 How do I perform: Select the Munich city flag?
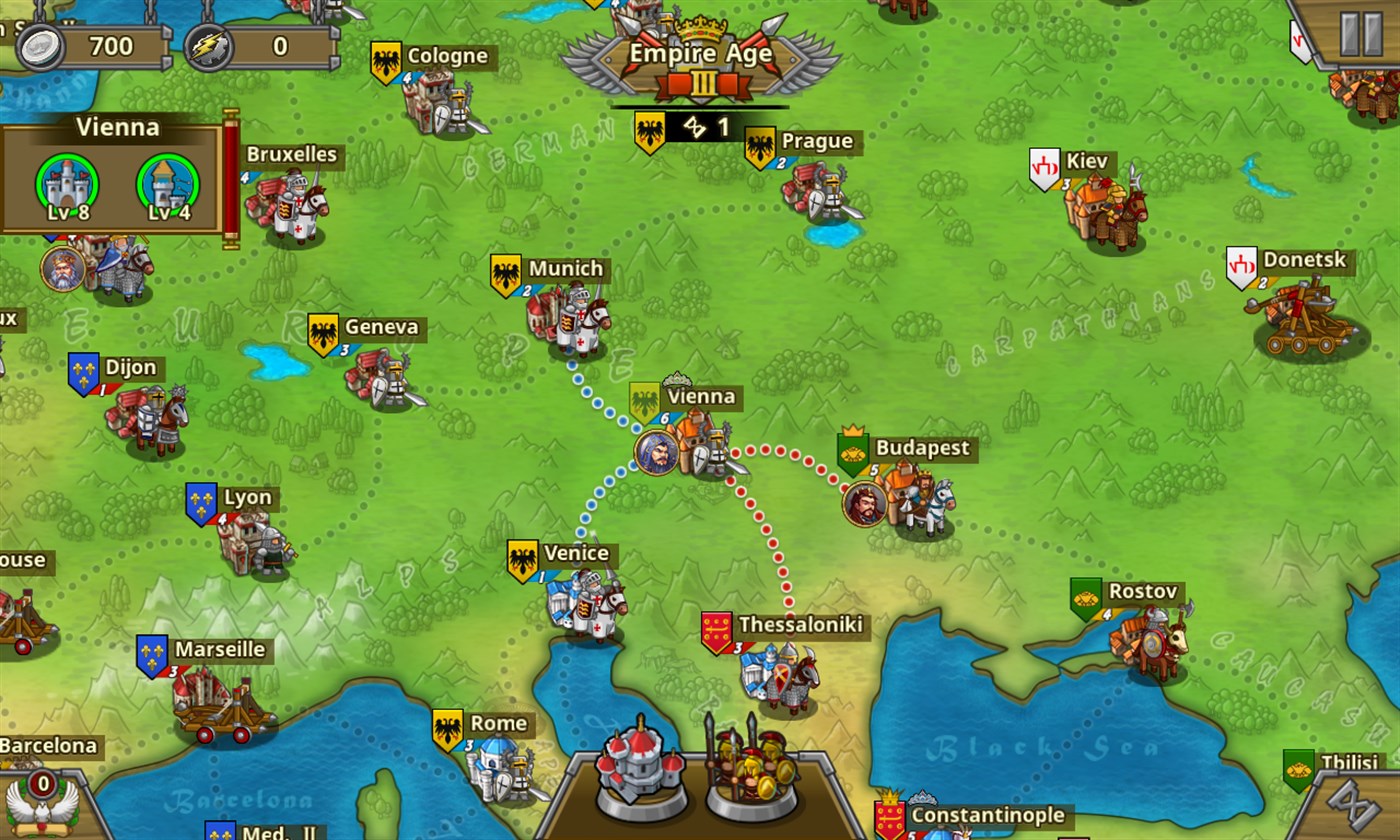504,273
